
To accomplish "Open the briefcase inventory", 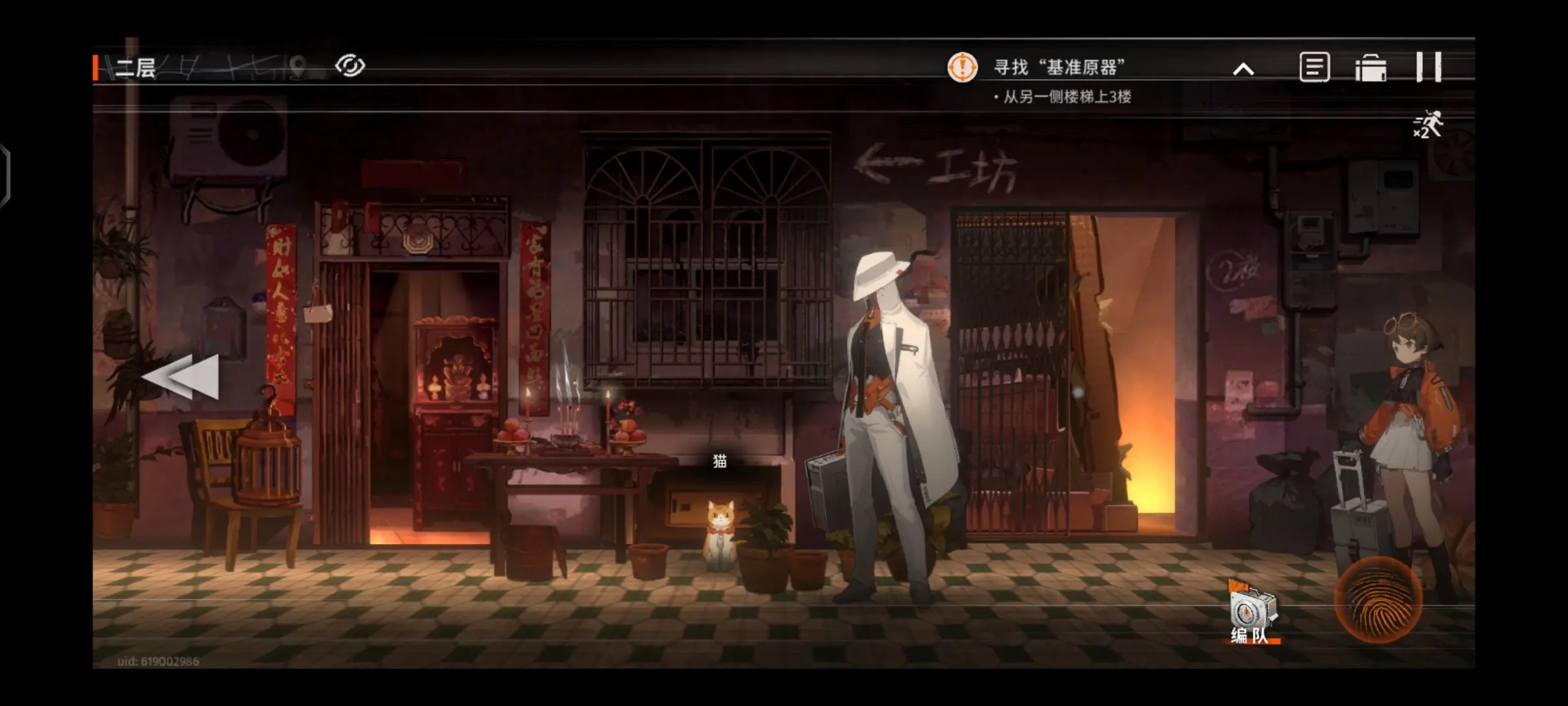I will 1370,68.
